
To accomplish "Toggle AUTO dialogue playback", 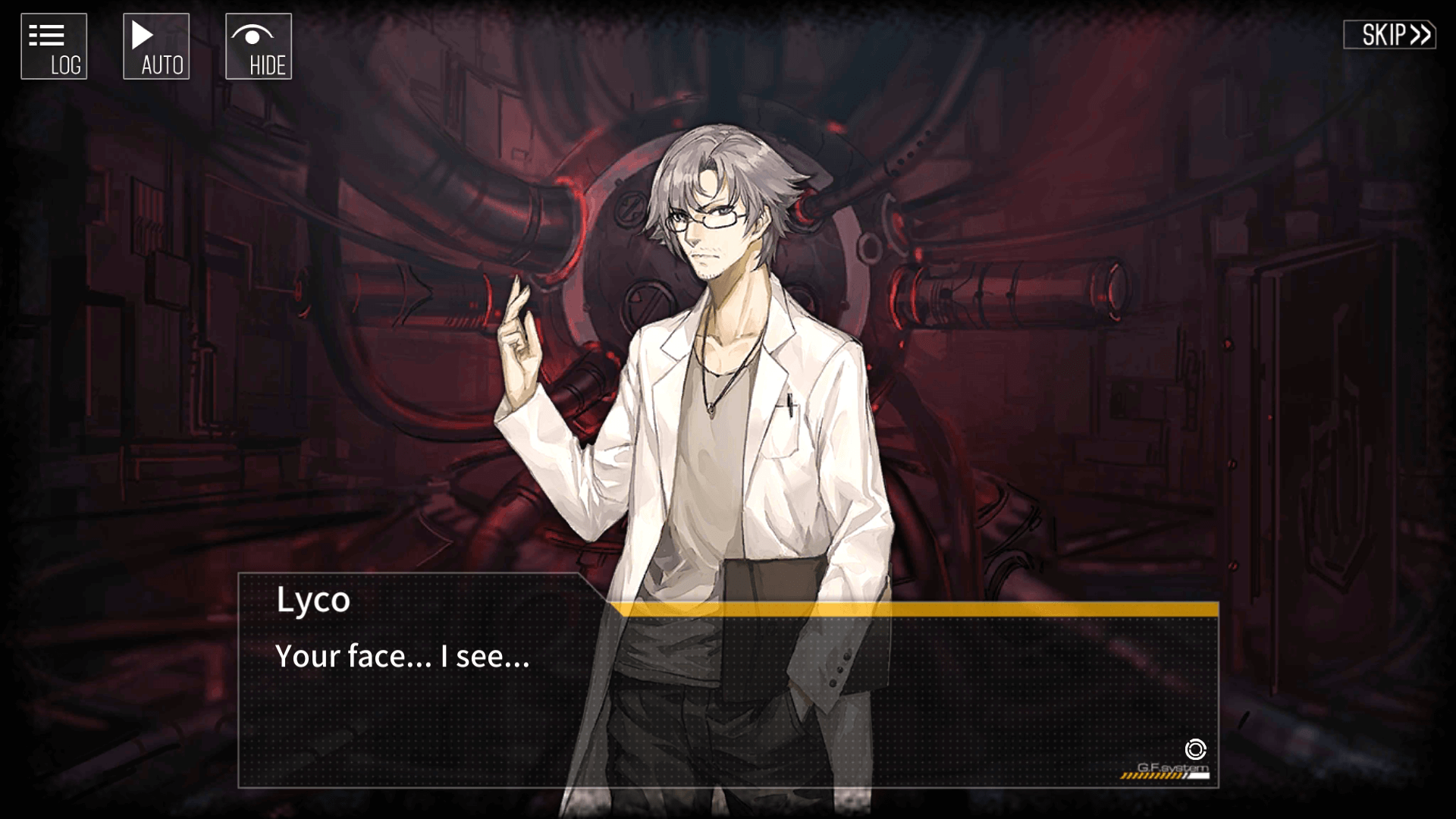I will [x=156, y=46].
